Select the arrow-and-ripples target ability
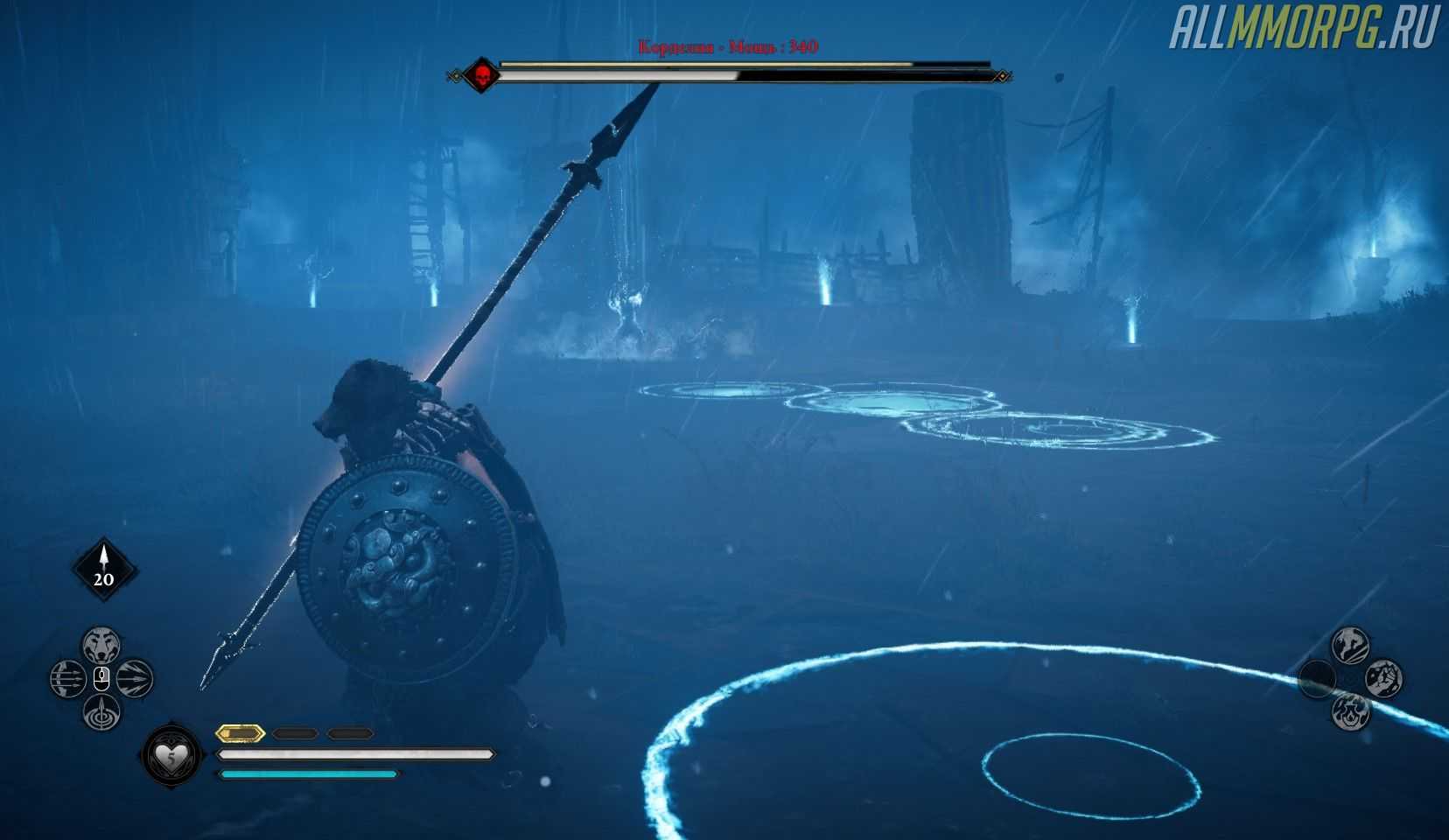 101,711
